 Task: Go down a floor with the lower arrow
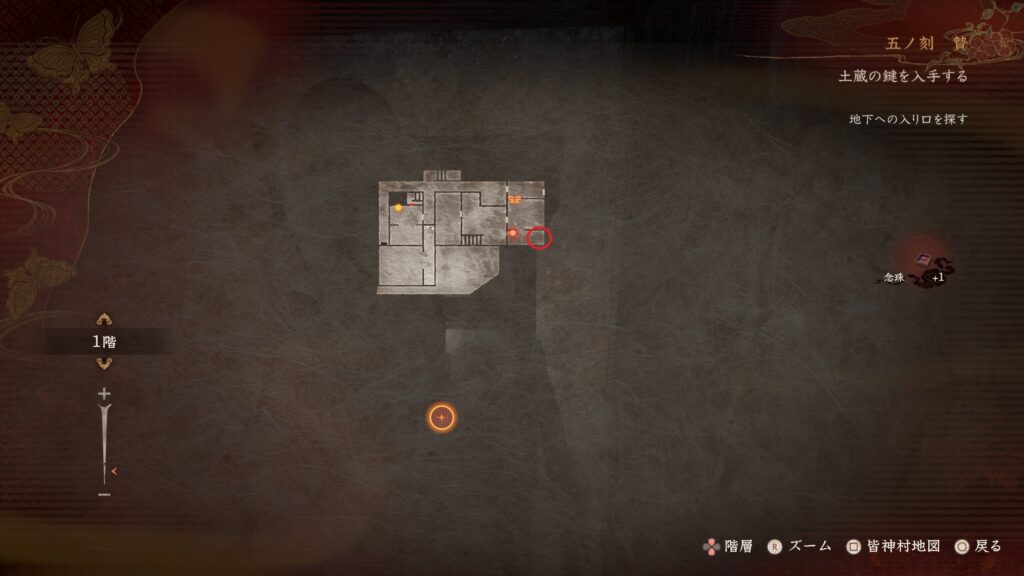104,363
